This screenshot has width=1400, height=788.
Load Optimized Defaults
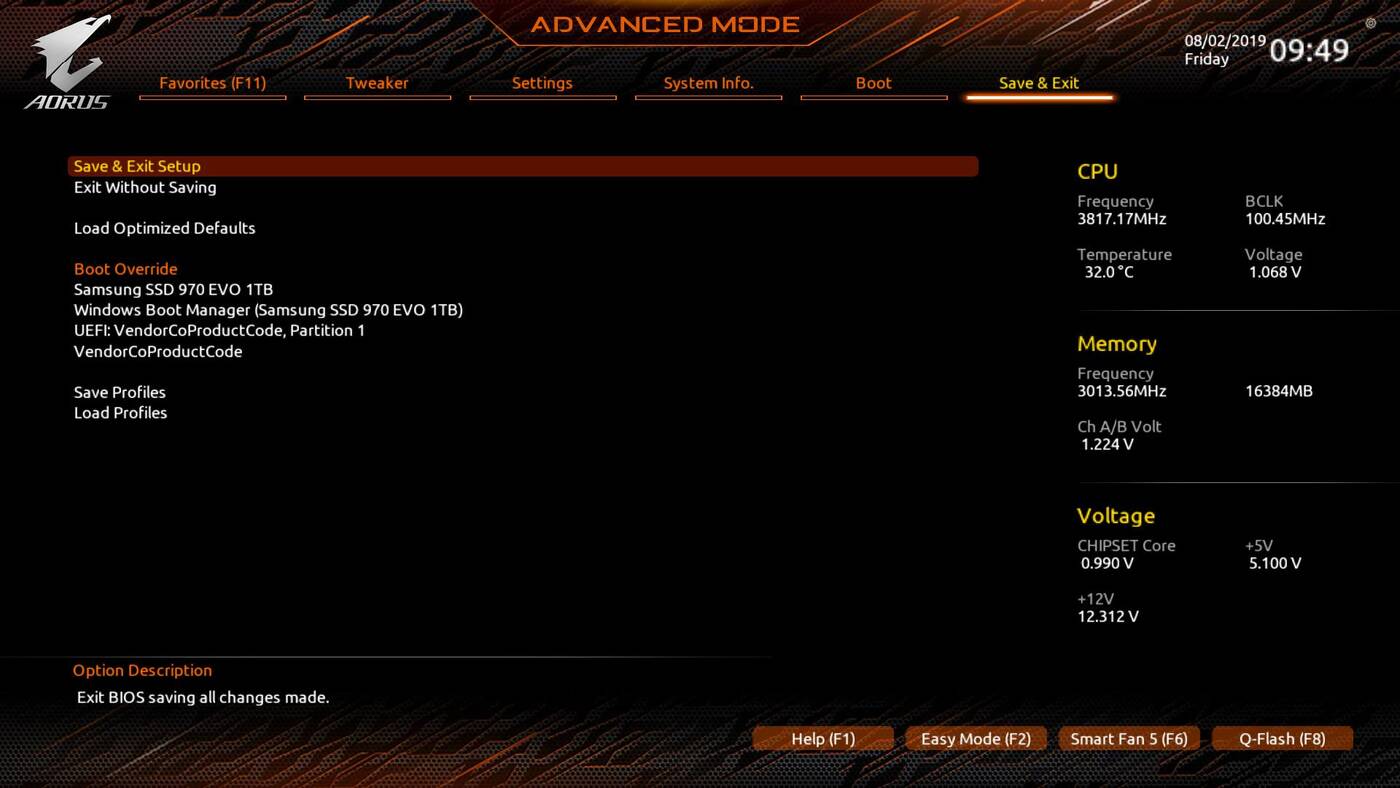164,228
